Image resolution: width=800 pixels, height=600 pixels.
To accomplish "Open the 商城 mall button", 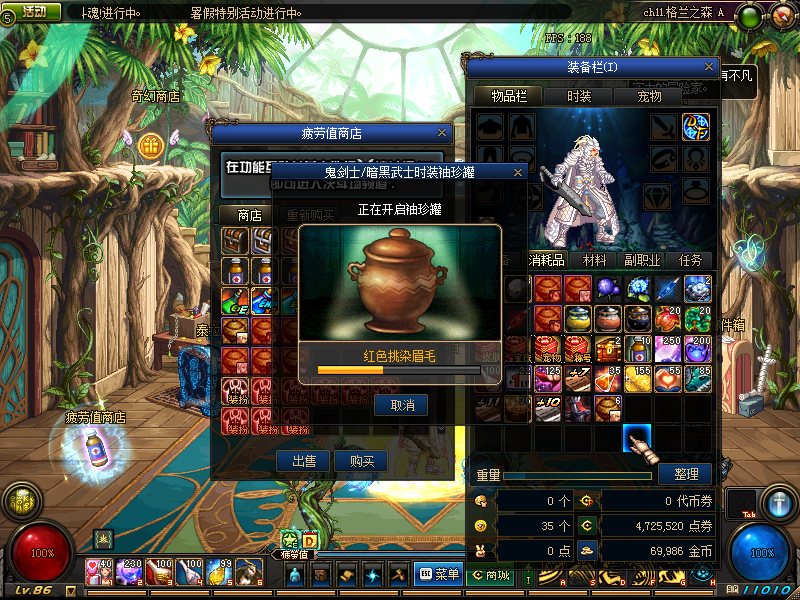I will click(x=490, y=574).
